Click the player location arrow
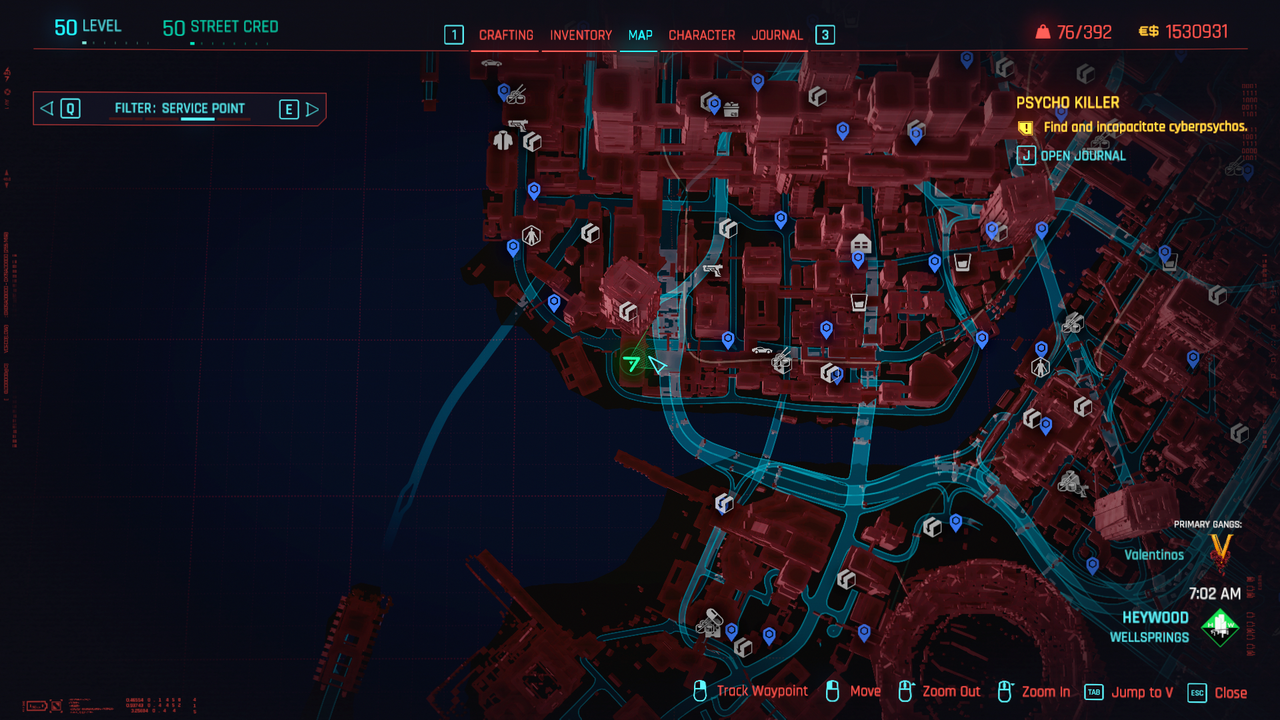This screenshot has height=720, width=1280. click(657, 365)
